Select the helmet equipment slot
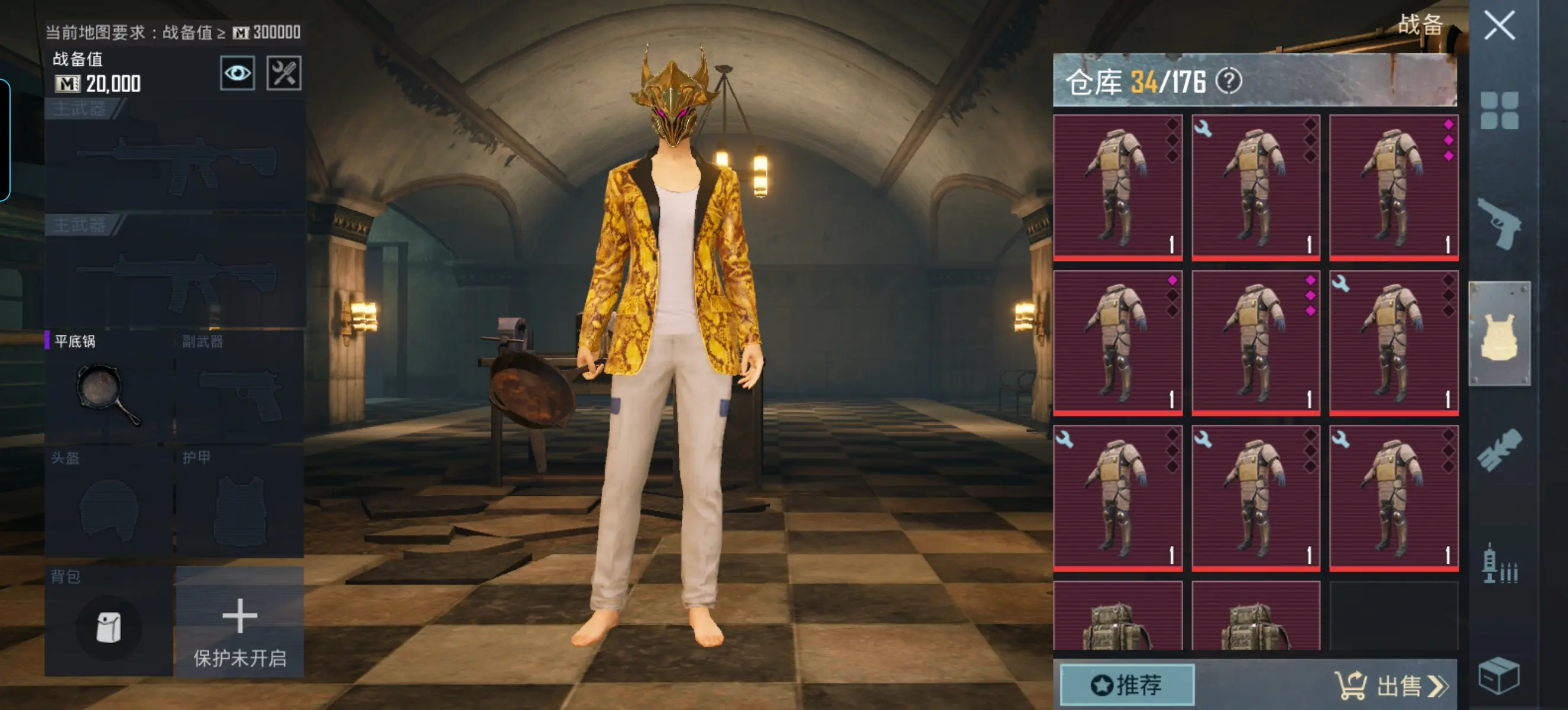Screen dimensions: 1568x710 pos(108,503)
